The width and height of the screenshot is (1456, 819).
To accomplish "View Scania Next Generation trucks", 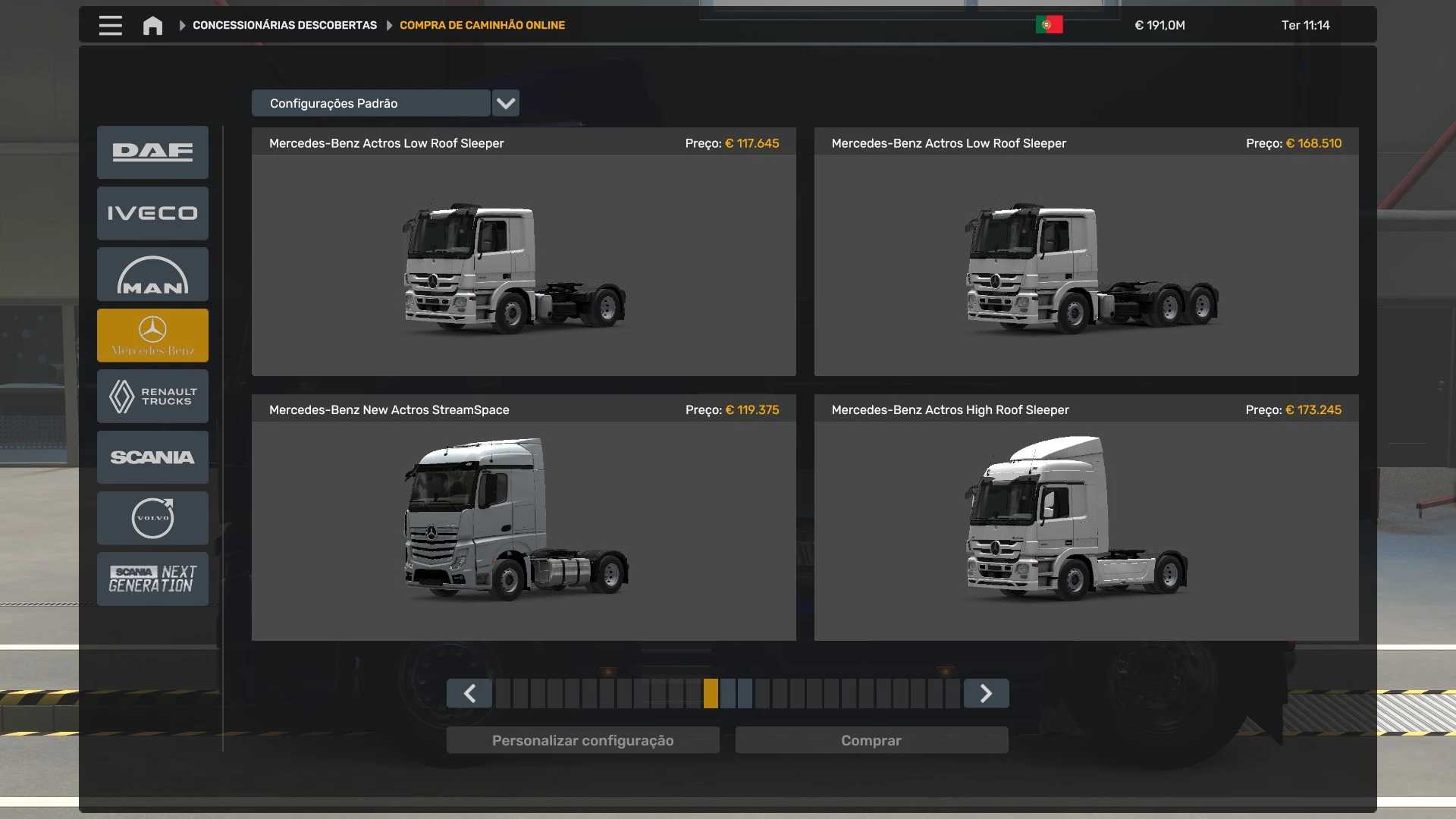I will 152,579.
